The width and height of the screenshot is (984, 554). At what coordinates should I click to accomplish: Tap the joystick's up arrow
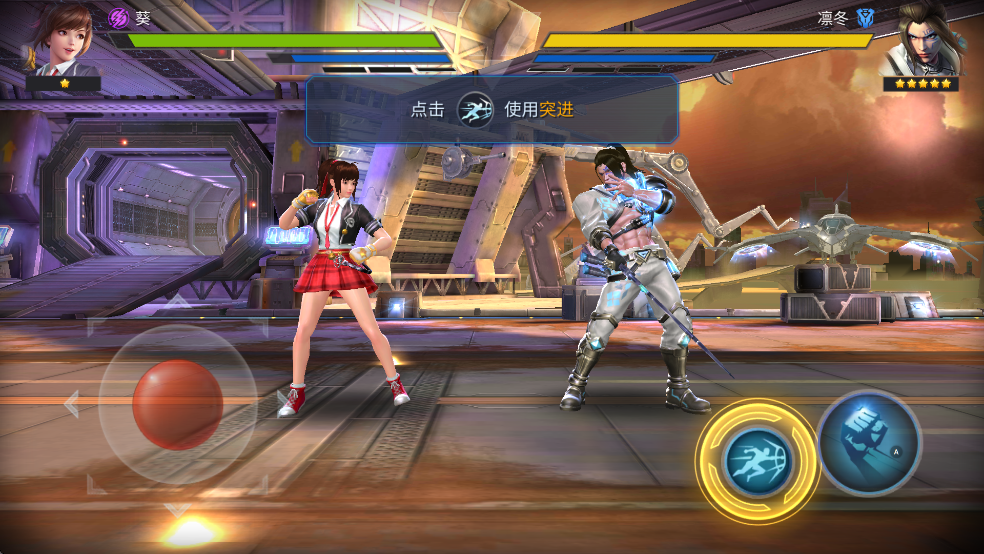[x=177, y=300]
